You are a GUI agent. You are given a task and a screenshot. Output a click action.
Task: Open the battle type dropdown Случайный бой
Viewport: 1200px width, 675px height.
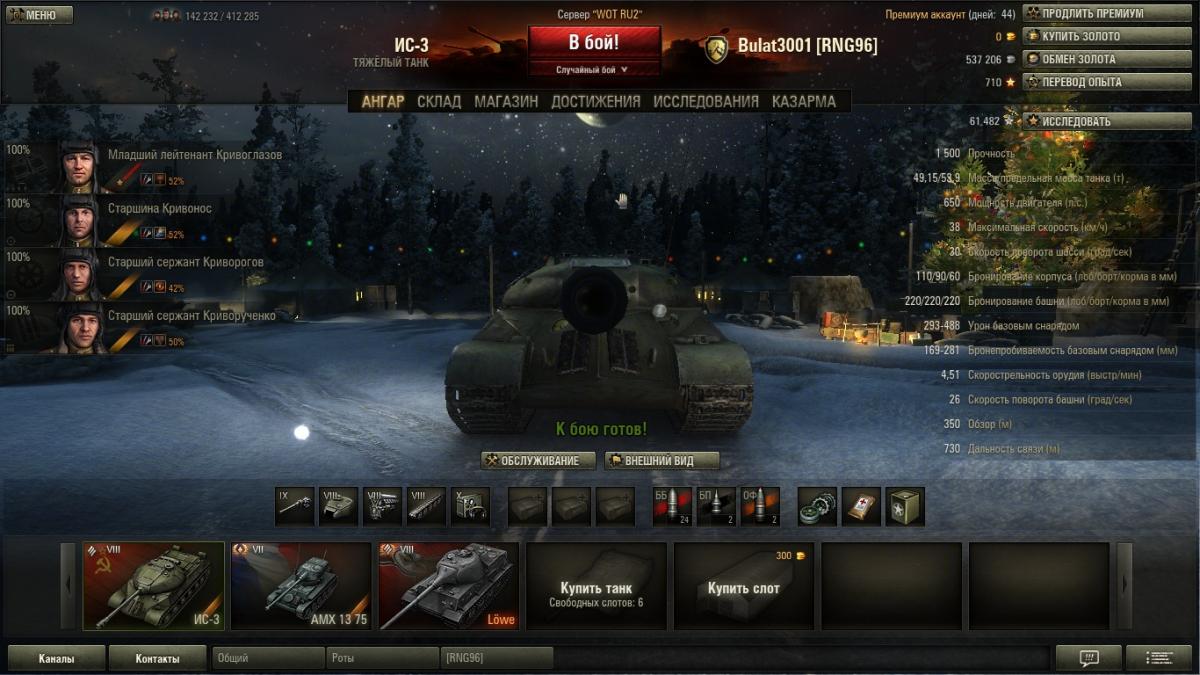pos(594,70)
